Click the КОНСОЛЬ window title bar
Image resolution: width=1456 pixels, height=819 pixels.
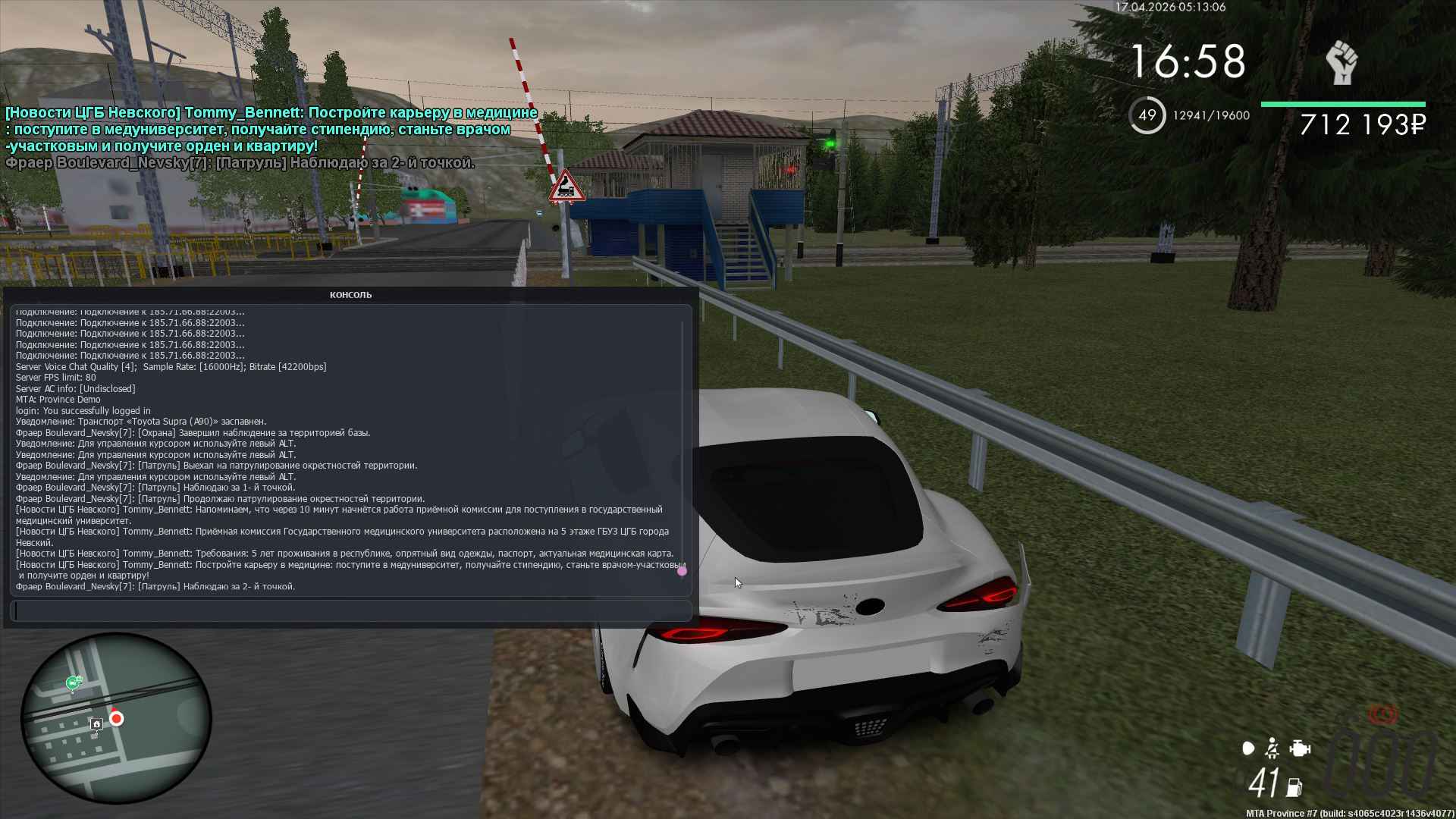point(350,294)
